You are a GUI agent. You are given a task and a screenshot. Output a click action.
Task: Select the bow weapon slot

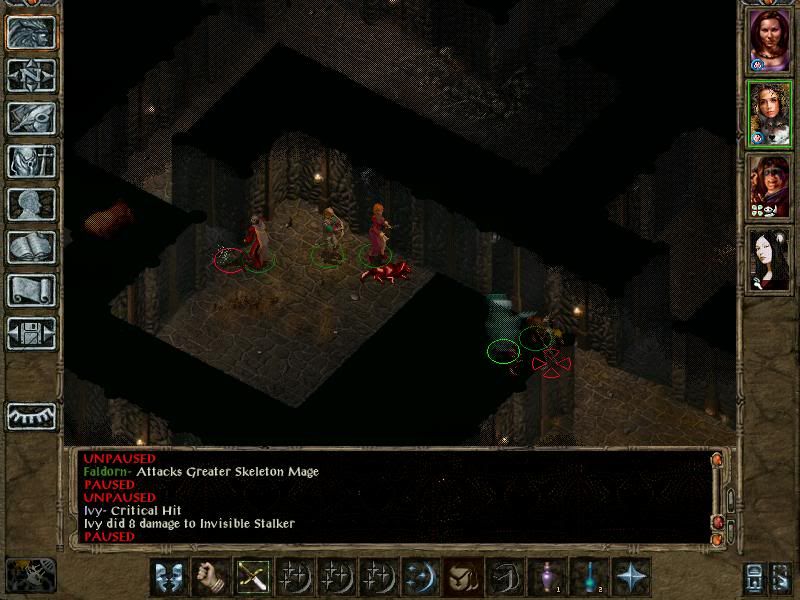pos(251,577)
